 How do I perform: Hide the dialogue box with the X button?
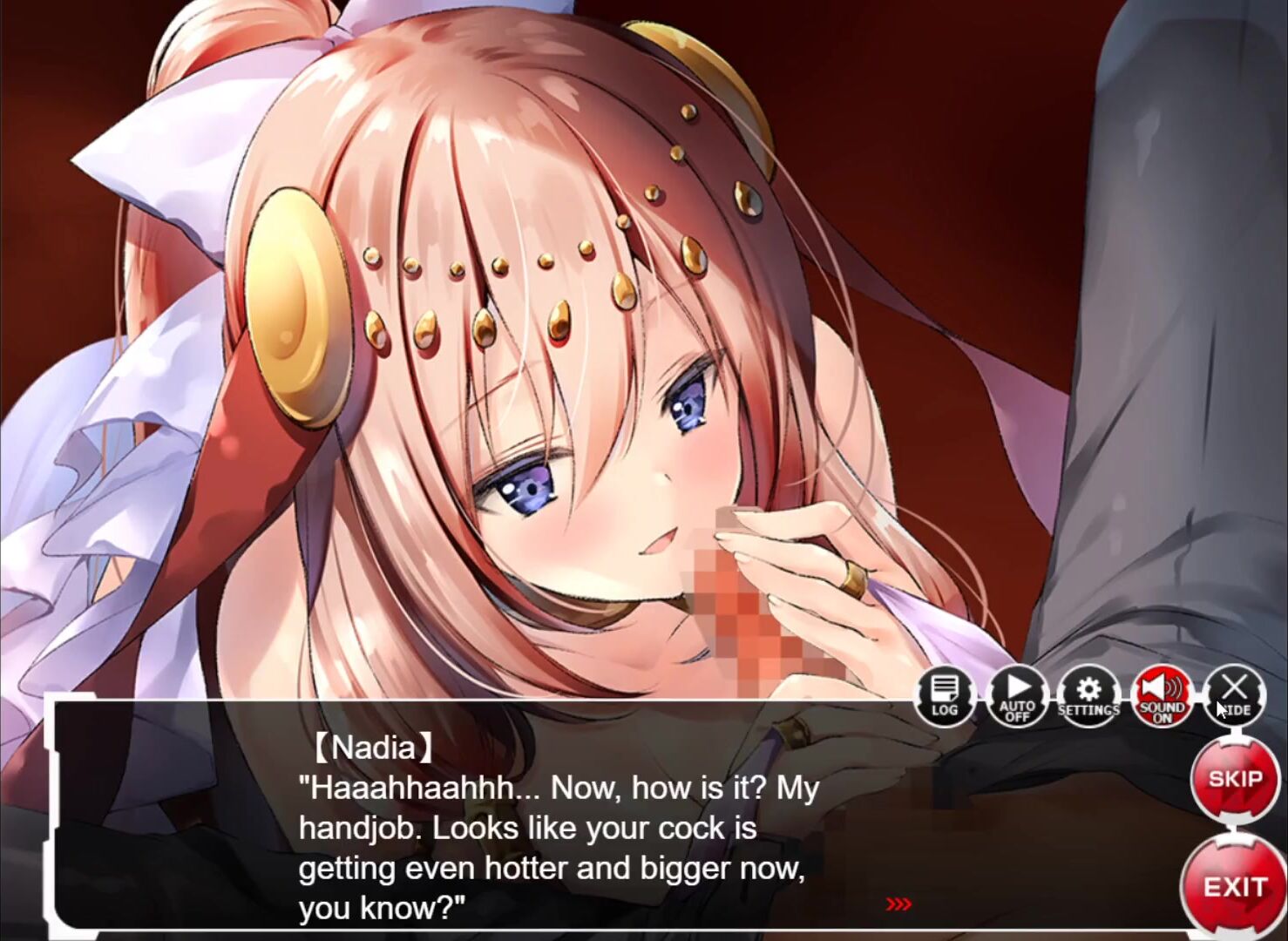tap(1234, 694)
